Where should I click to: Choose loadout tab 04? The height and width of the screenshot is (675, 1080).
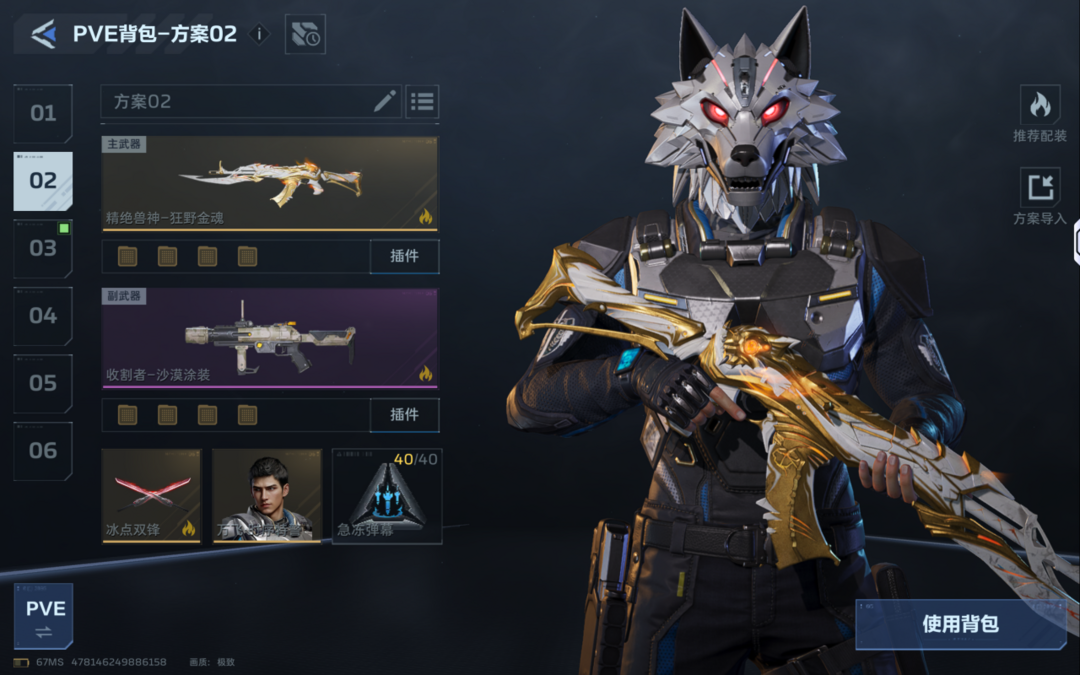coord(43,316)
